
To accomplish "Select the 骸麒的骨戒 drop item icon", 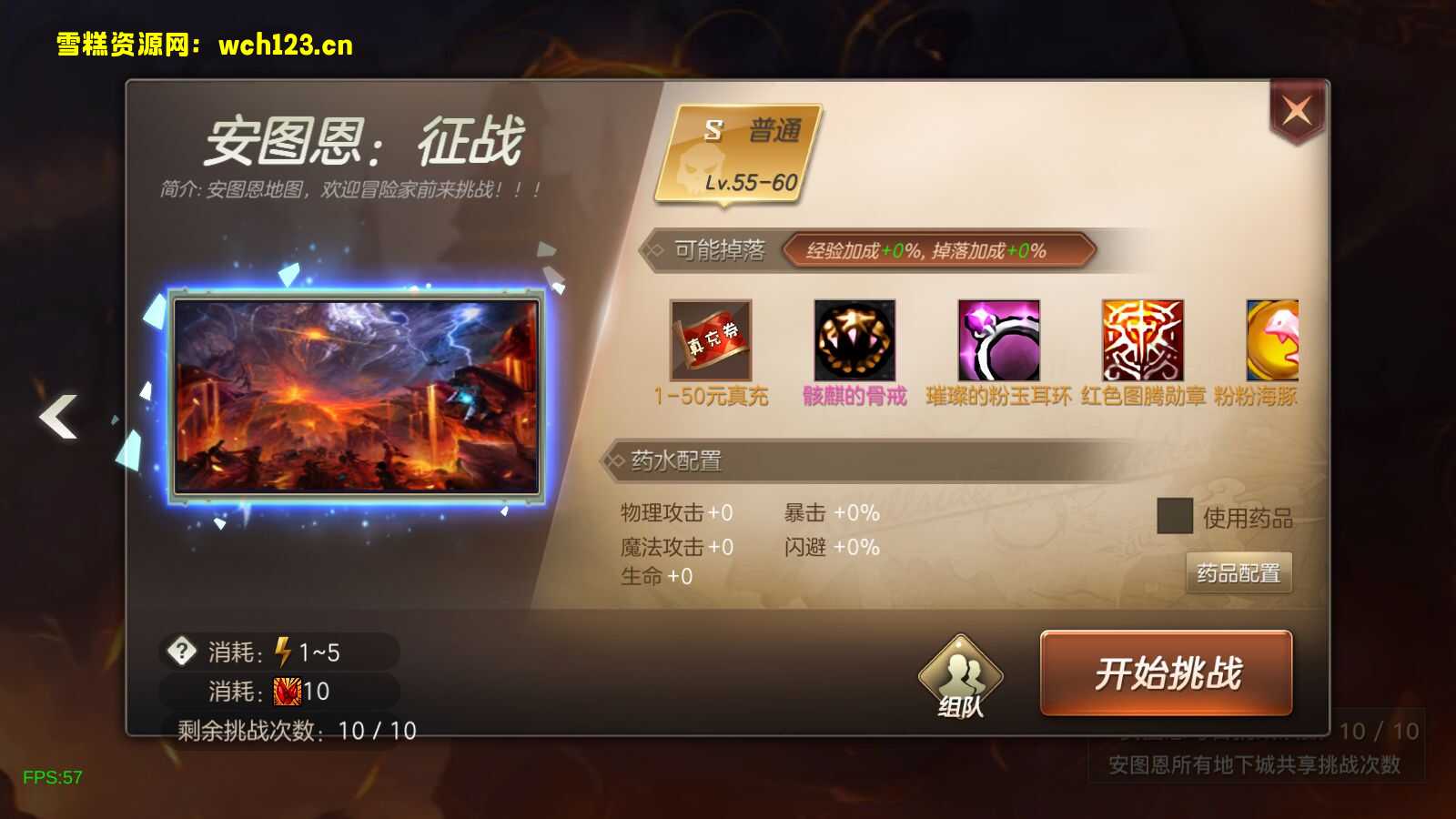I will tap(855, 341).
